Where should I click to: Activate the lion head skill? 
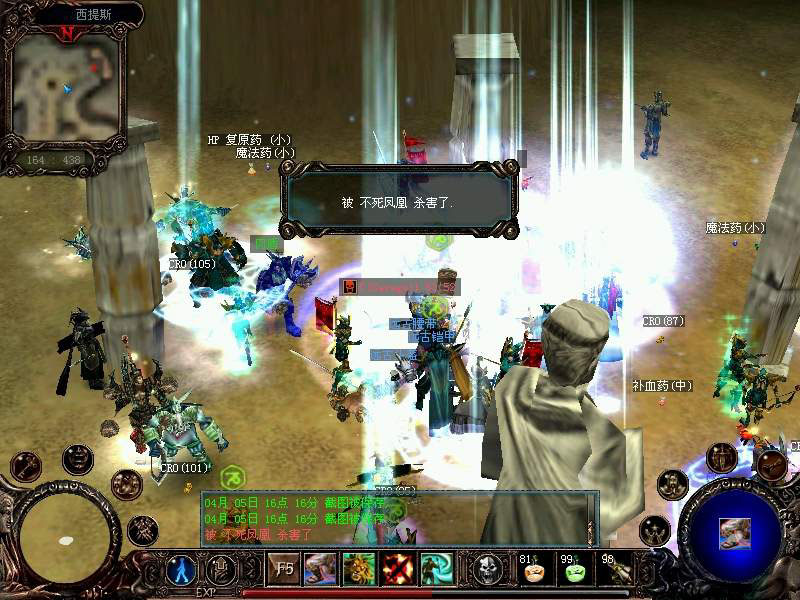pyautogui.click(x=359, y=569)
